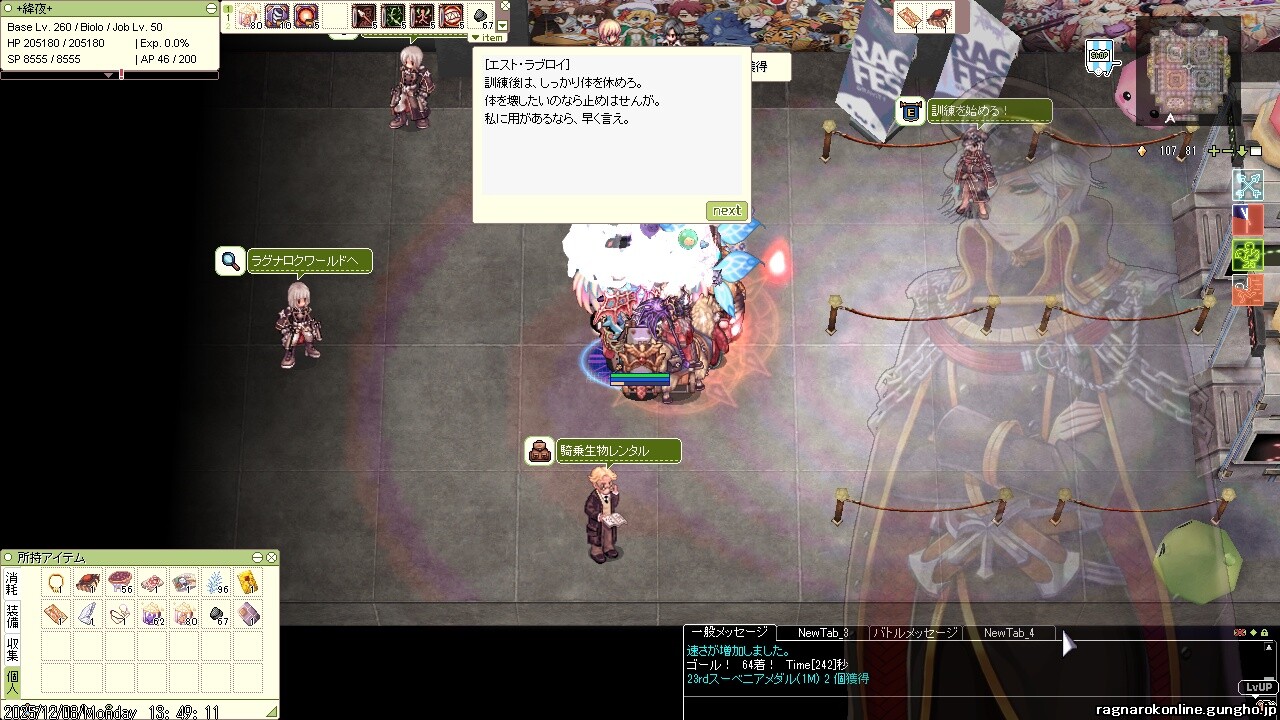Zoom in the minimap with the plus button
Screen dimensions: 1280x720
(1214, 151)
